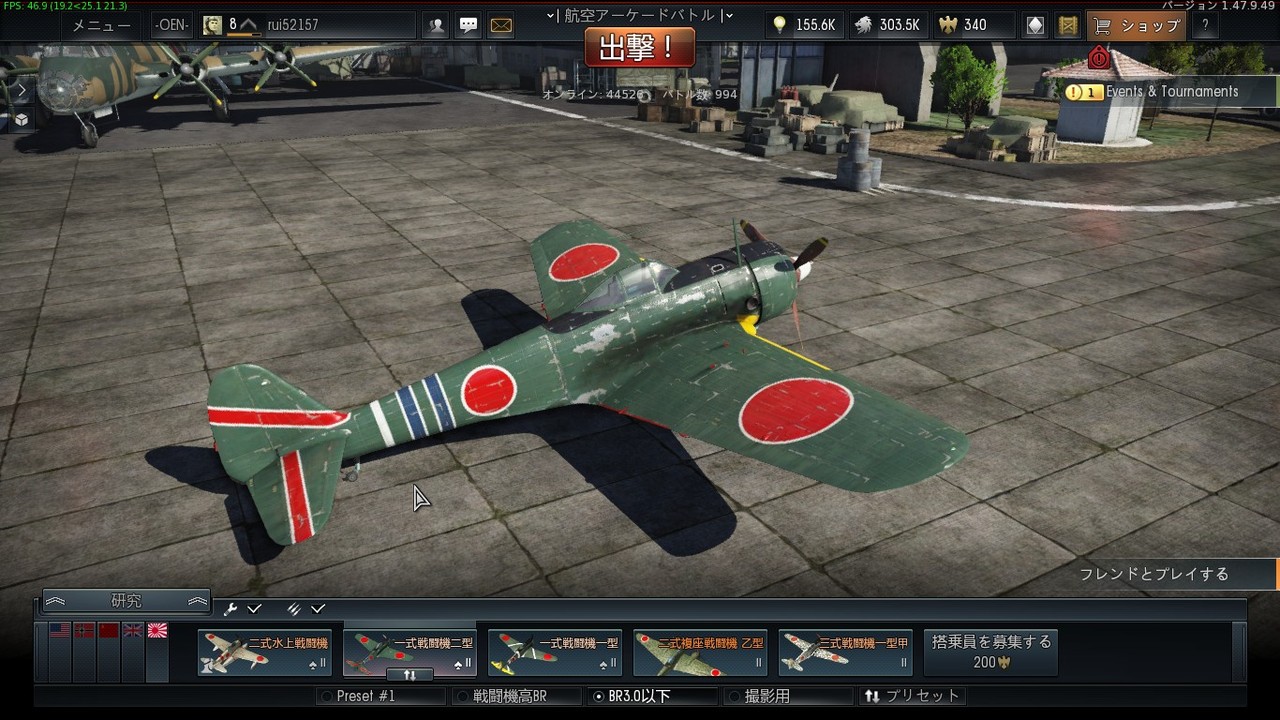Choose the Preset #1 radio option
The image size is (1280, 720).
(364, 696)
